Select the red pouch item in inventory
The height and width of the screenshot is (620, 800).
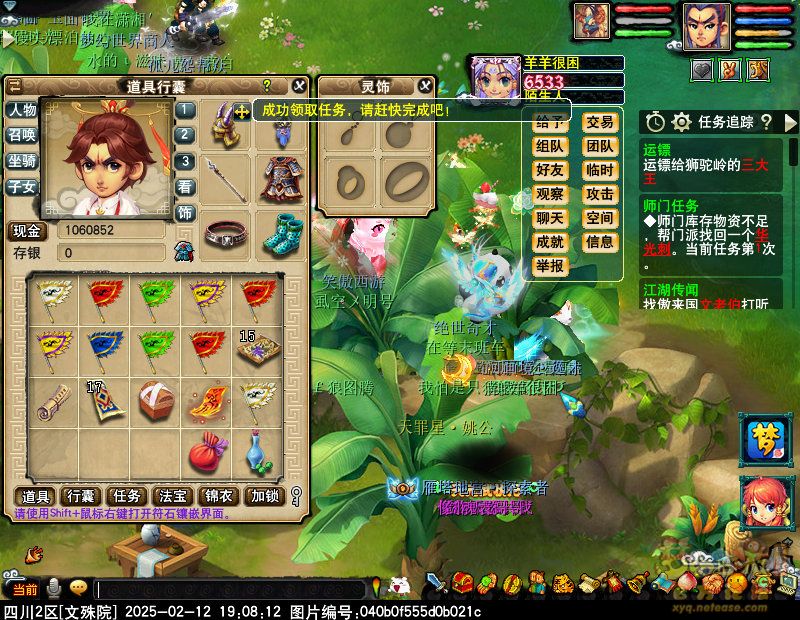(205, 451)
